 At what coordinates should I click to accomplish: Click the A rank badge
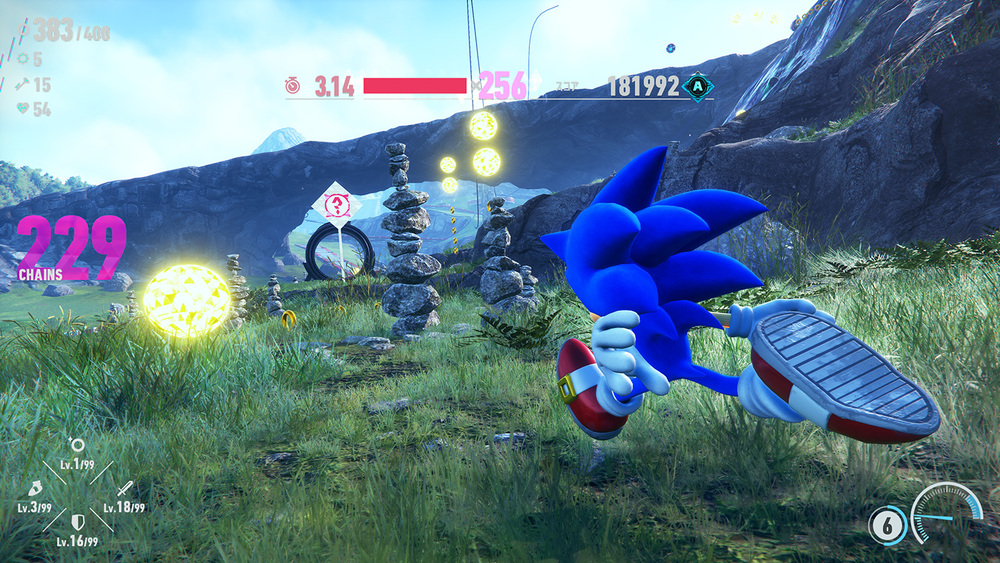(696, 88)
